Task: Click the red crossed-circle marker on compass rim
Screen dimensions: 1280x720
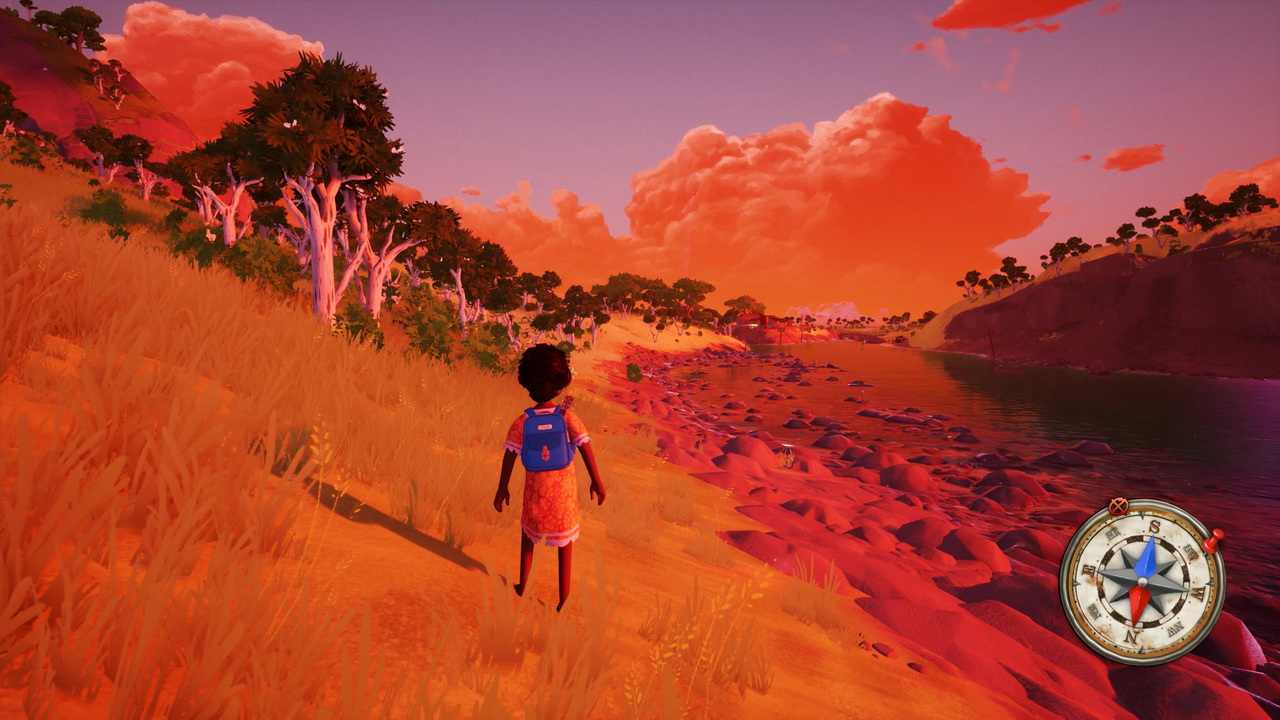Action: click(1118, 506)
